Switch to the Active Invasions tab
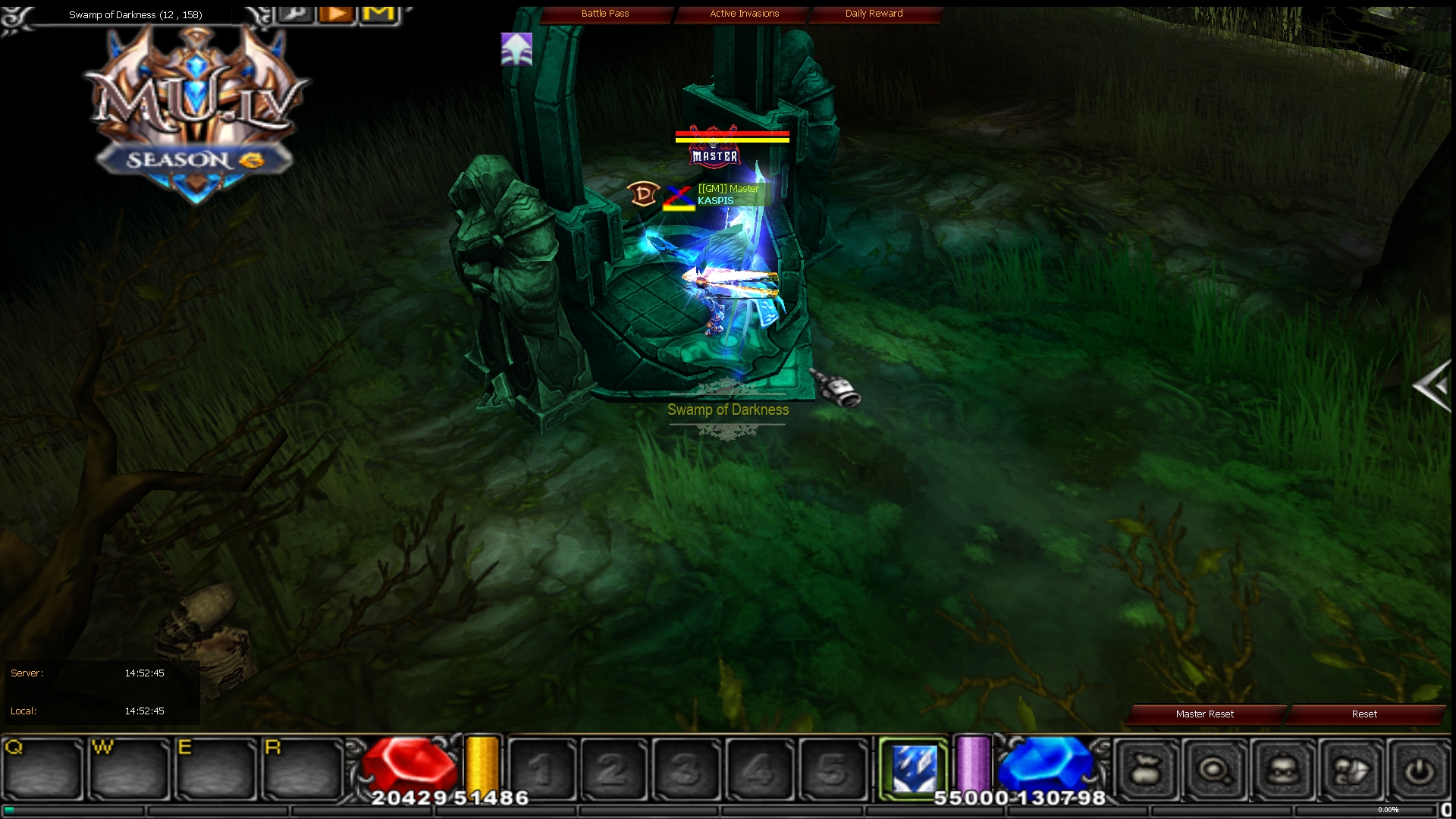The image size is (1456, 819). pos(743,13)
